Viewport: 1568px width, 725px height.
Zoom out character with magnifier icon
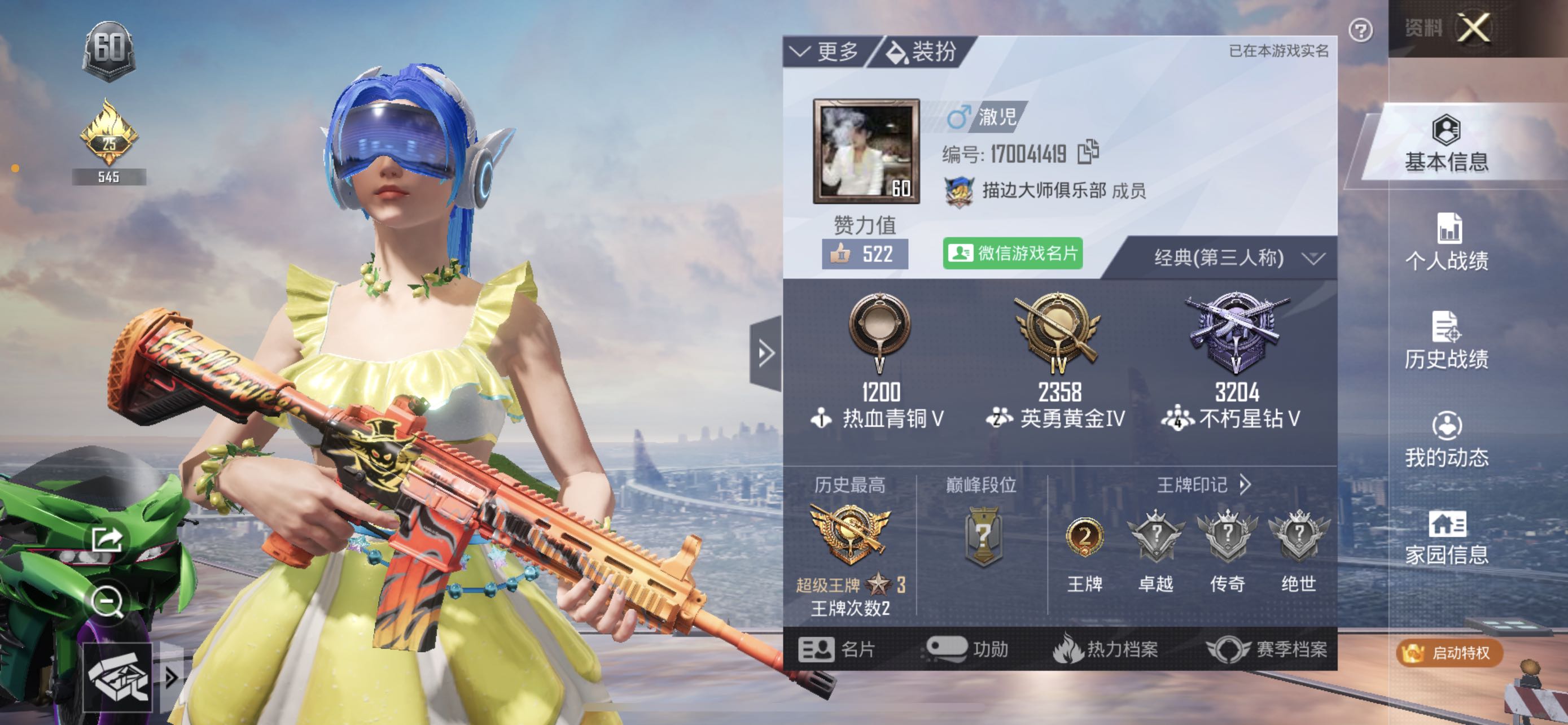point(107,602)
